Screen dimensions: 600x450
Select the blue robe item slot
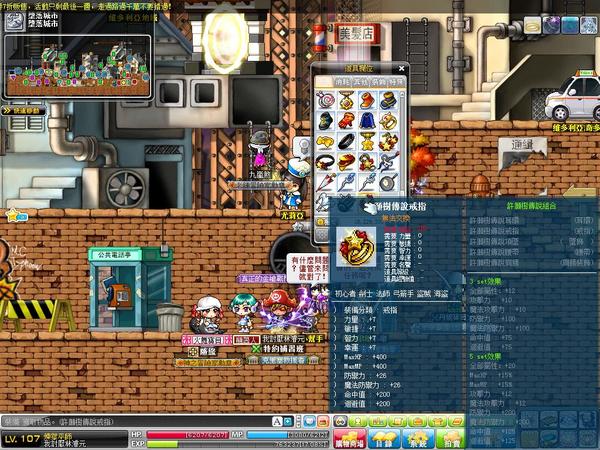click(366, 122)
